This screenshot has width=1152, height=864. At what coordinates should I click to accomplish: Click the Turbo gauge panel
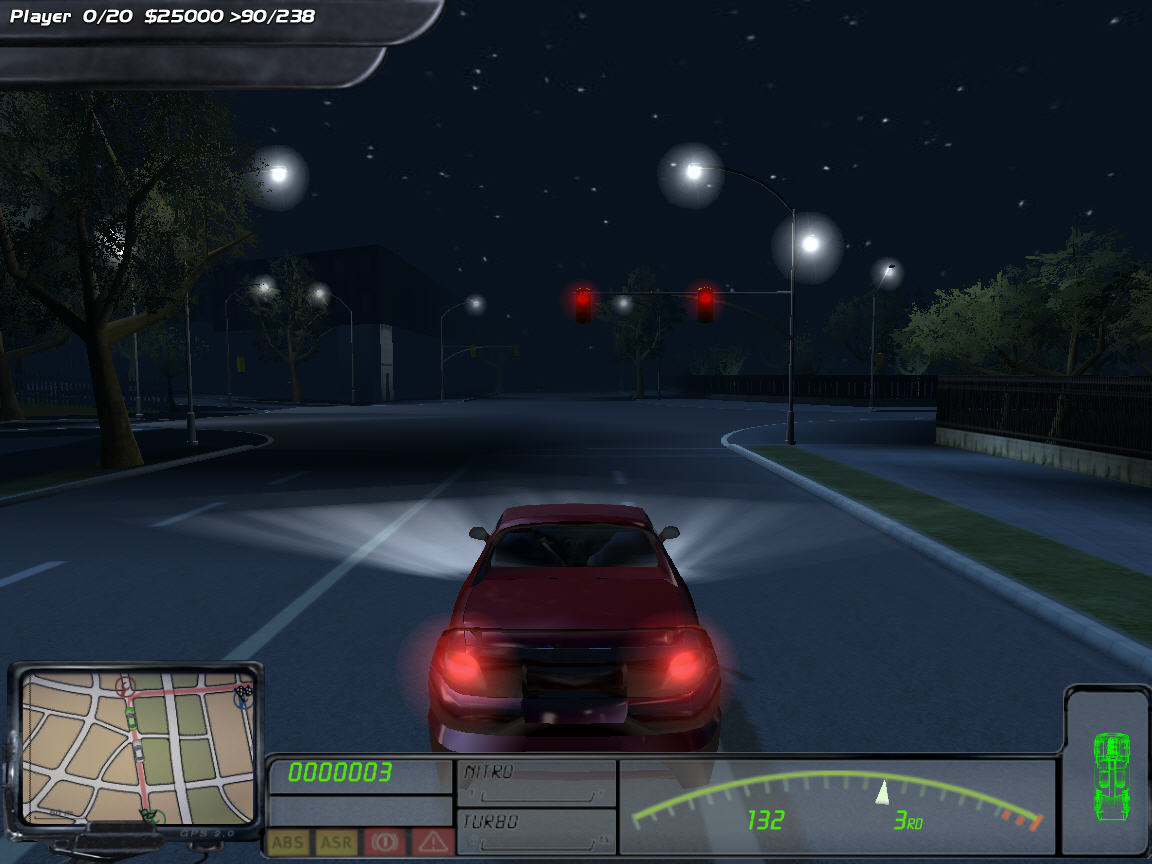pyautogui.click(x=536, y=831)
